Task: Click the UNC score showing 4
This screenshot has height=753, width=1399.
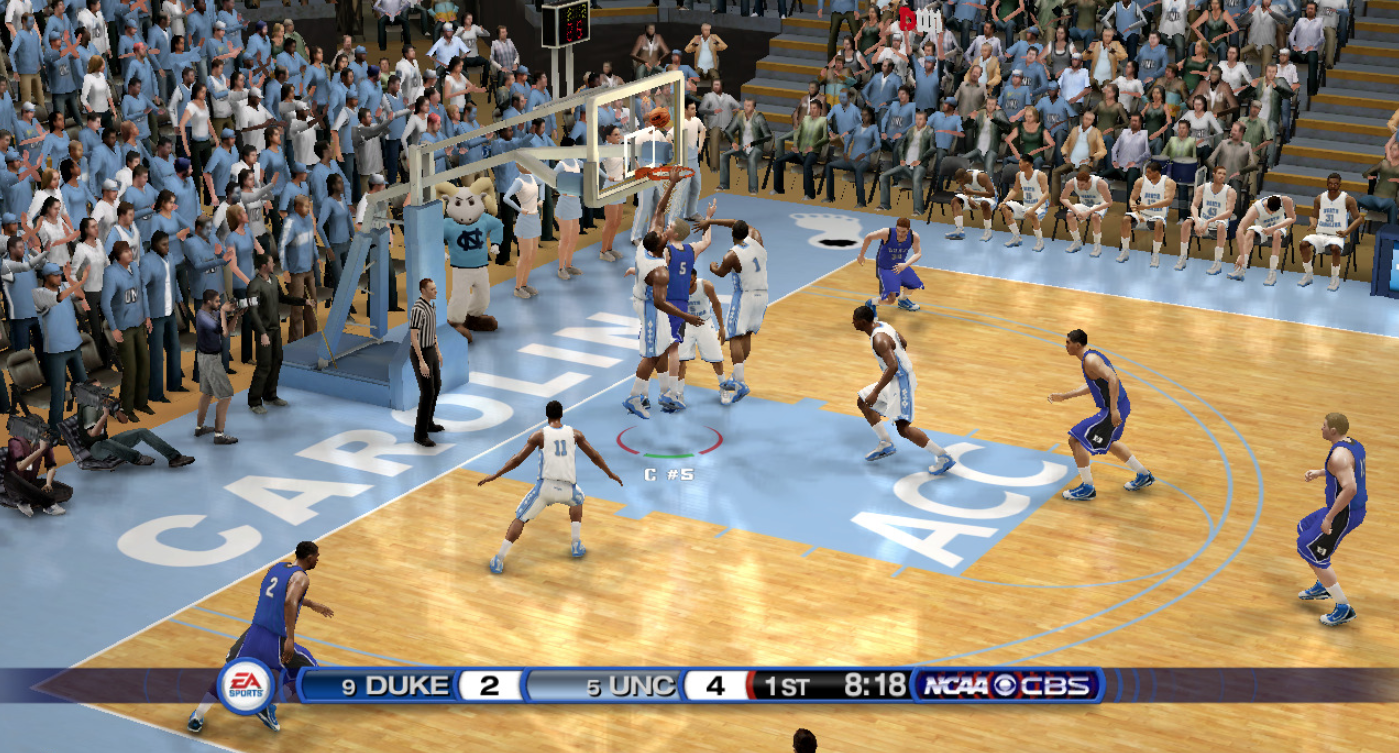Action: pos(713,685)
